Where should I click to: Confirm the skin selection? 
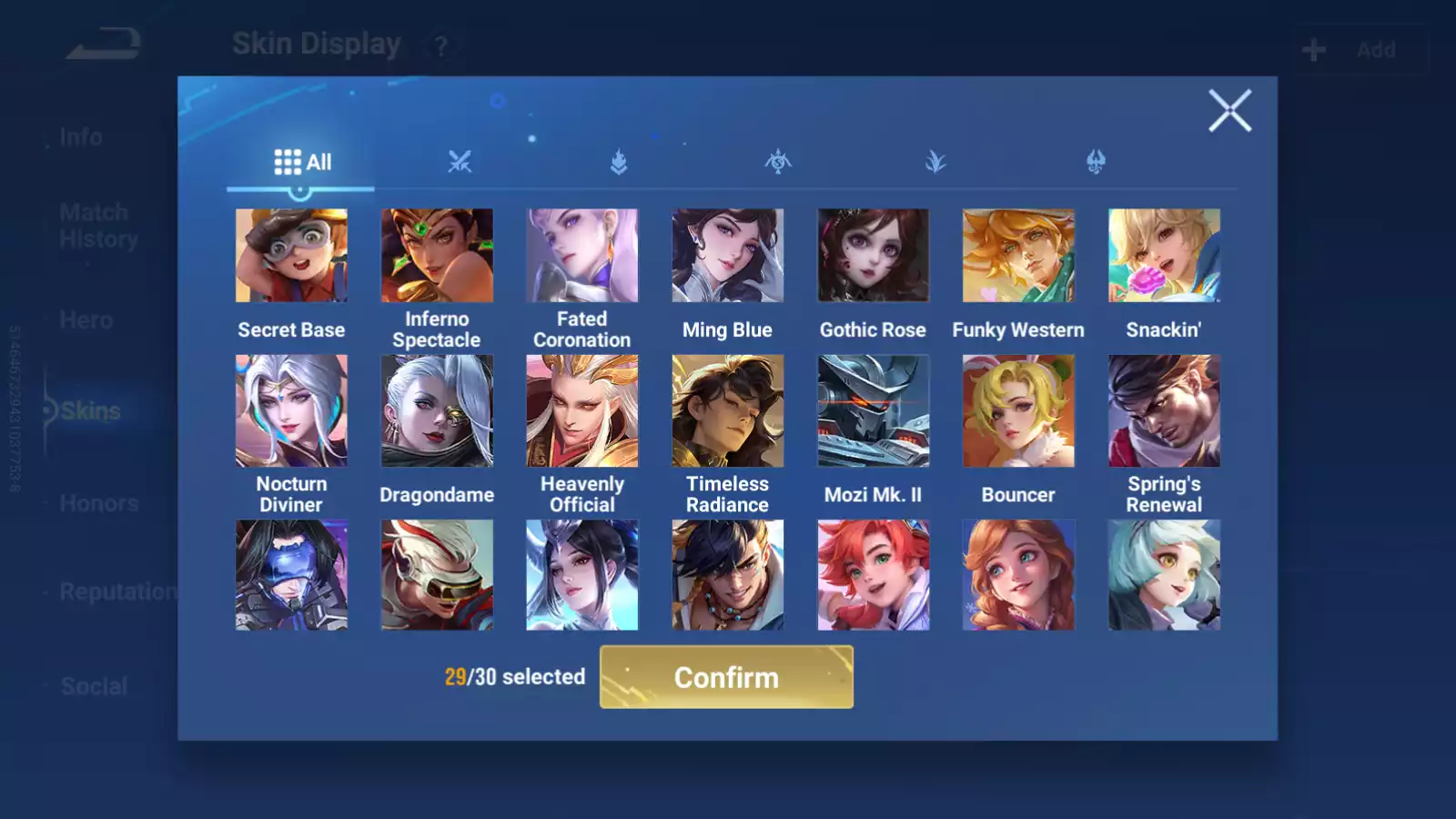[x=726, y=677]
